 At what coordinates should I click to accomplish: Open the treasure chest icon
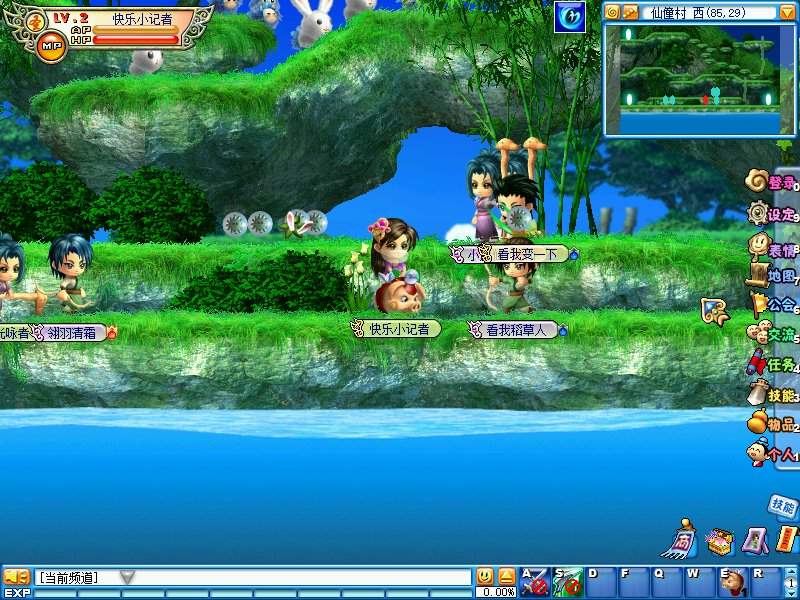tap(719, 542)
